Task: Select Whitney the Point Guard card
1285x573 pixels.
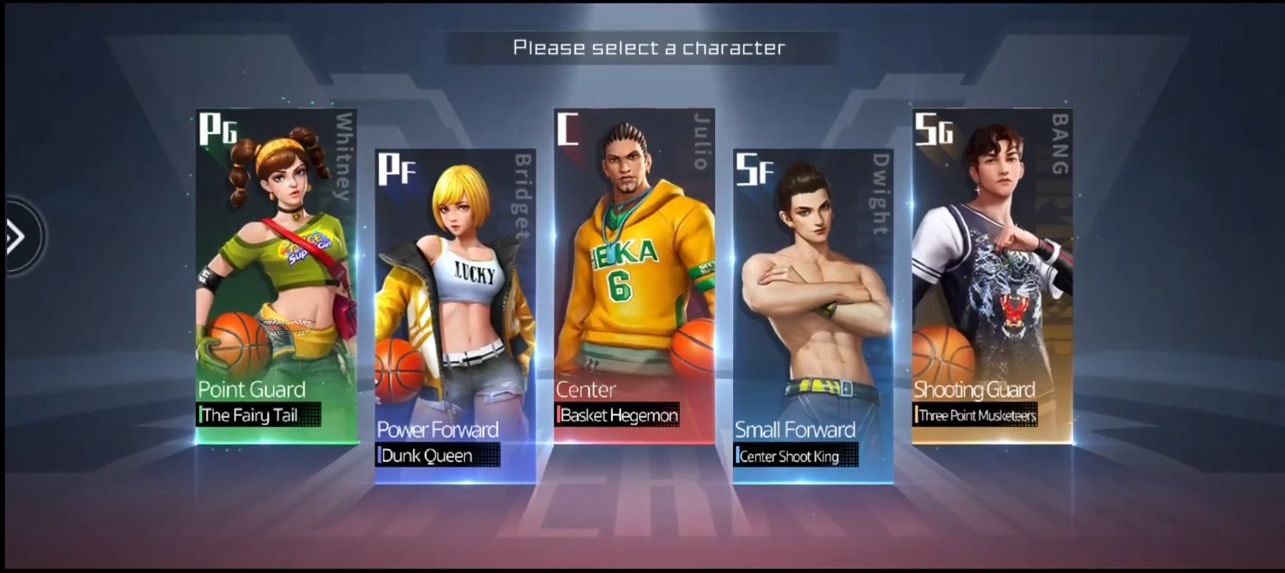Action: [276, 275]
